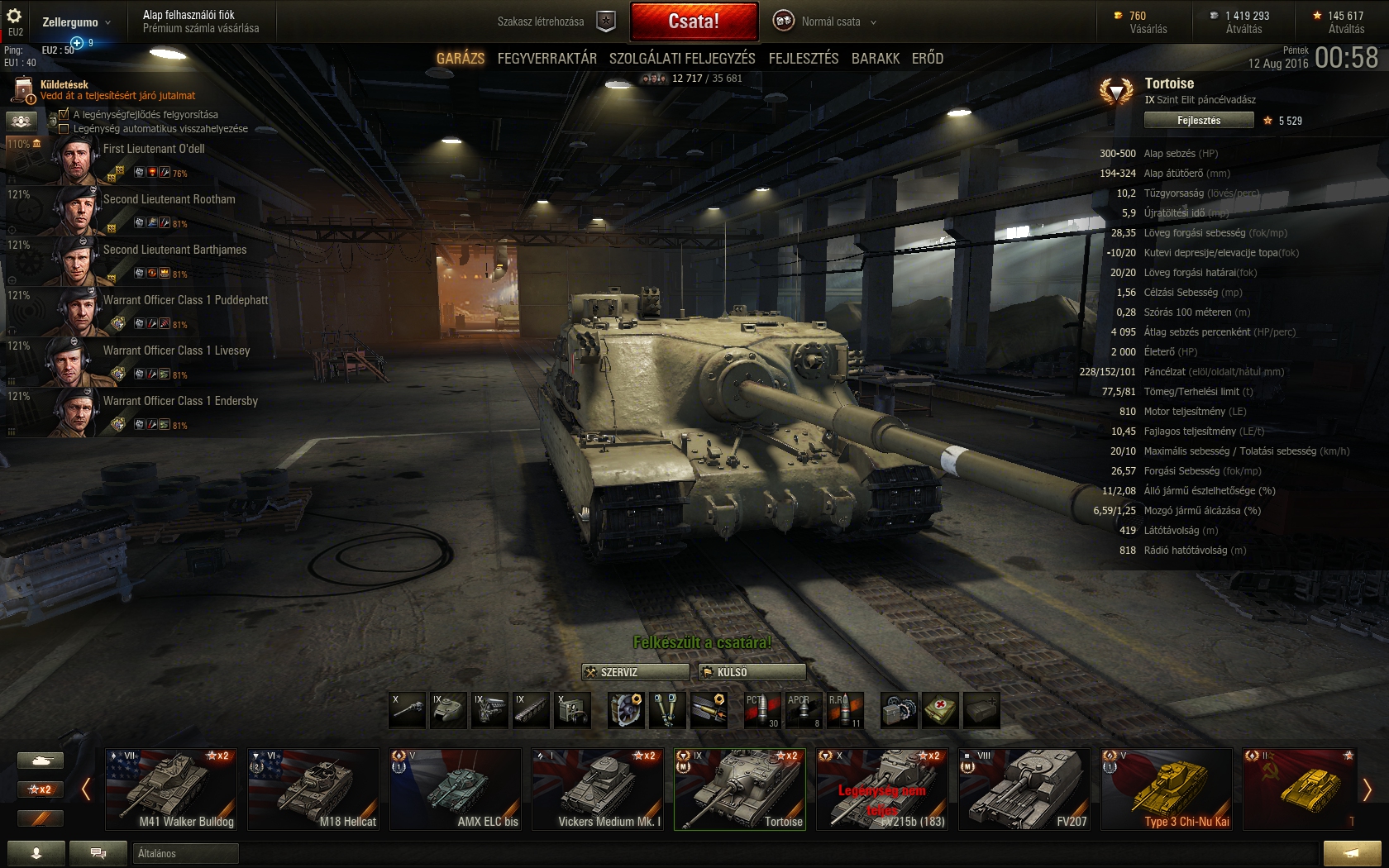1389x868 pixels.
Task: Select the Type 3 Chi-Nu Kai tank
Action: click(1167, 789)
